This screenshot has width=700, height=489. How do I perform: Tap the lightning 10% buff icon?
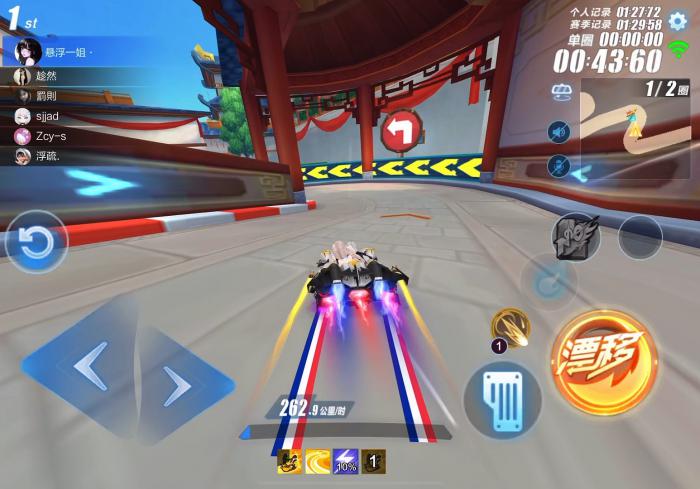pos(346,462)
